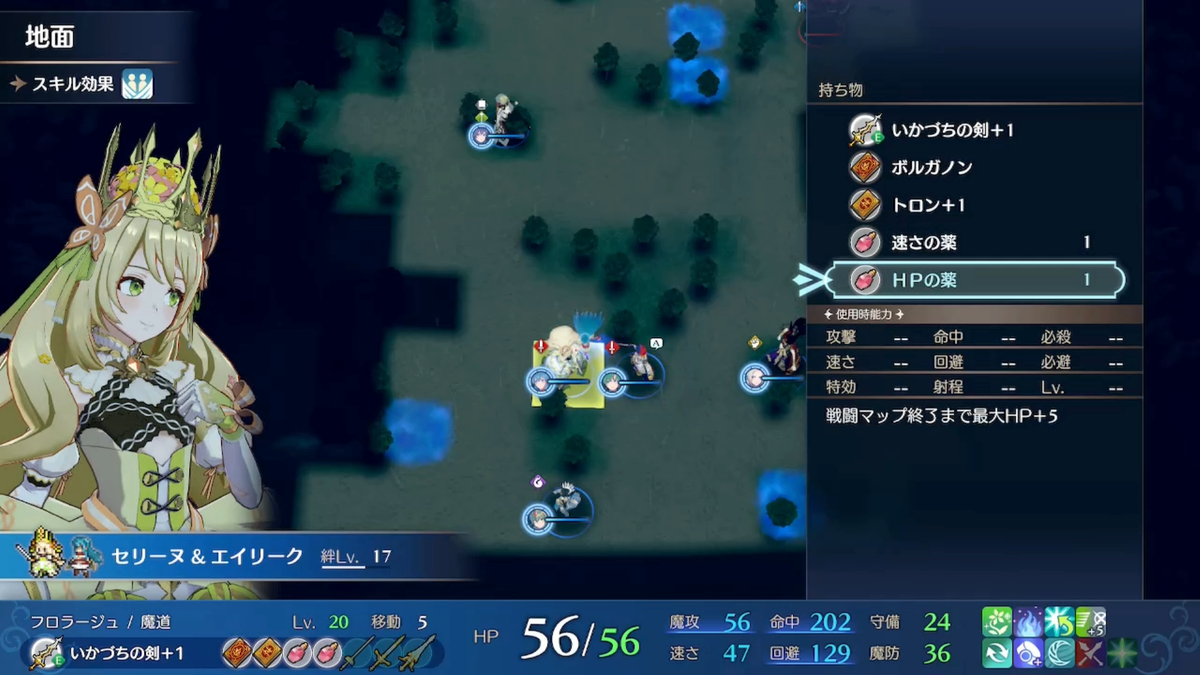Select the green swirling arrows skill icon
Image resolution: width=1200 pixels, height=675 pixels.
997,653
